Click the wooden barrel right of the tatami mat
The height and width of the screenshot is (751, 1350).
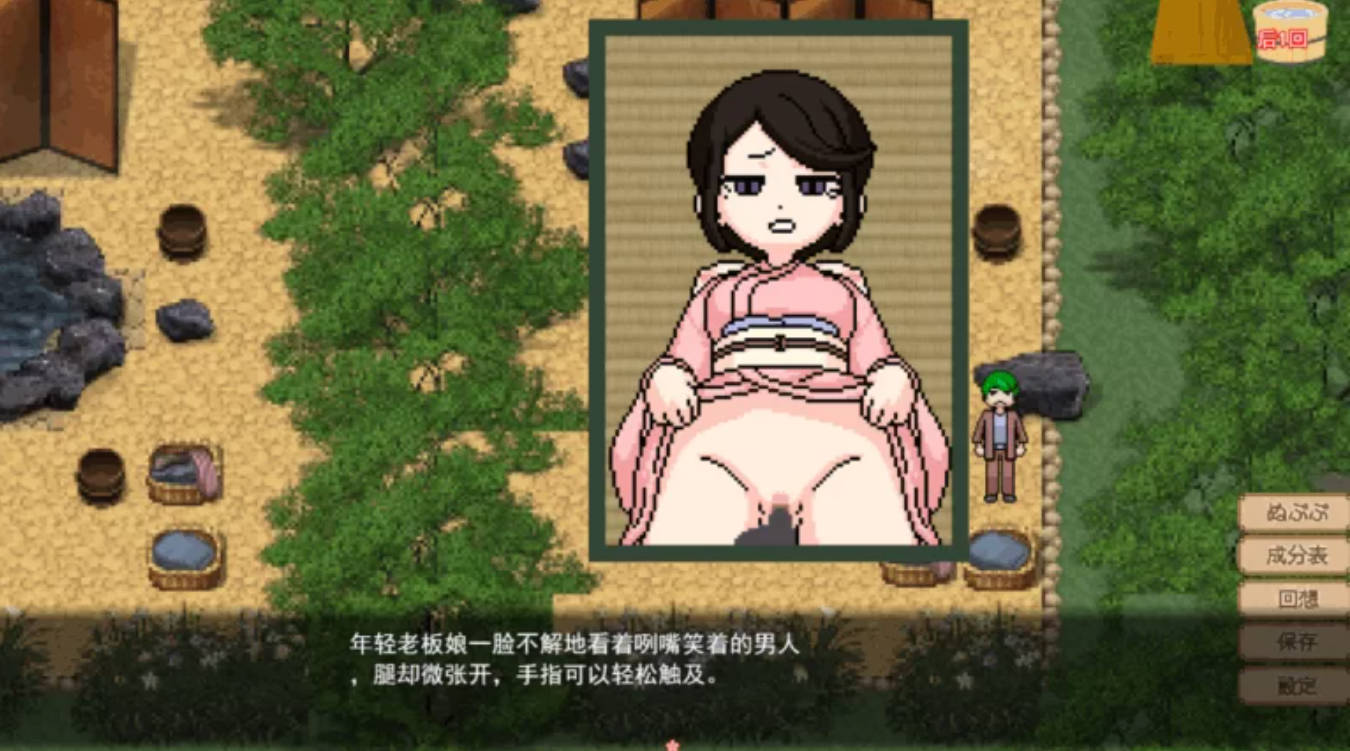999,232
